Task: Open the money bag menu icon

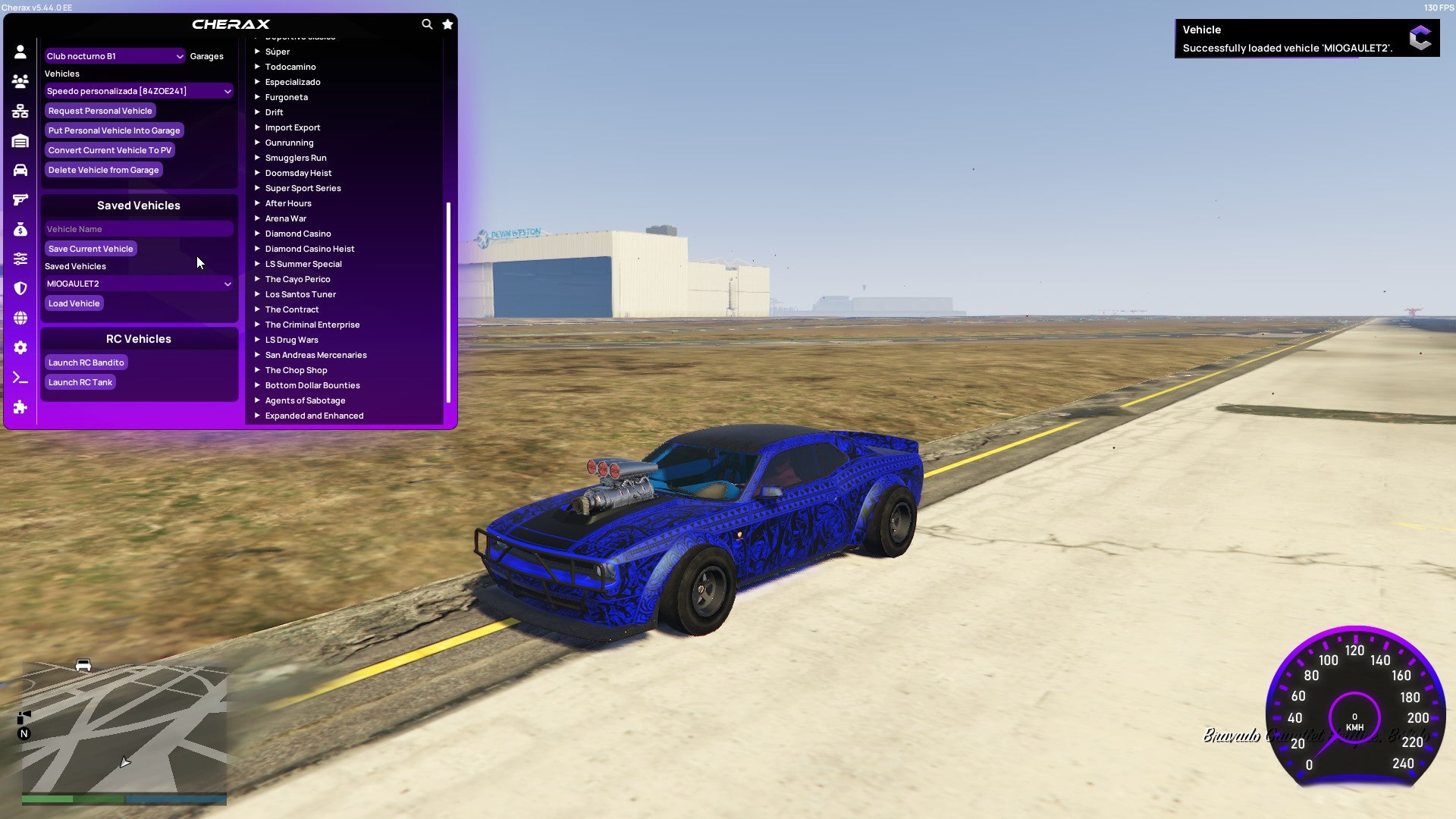Action: (20, 228)
